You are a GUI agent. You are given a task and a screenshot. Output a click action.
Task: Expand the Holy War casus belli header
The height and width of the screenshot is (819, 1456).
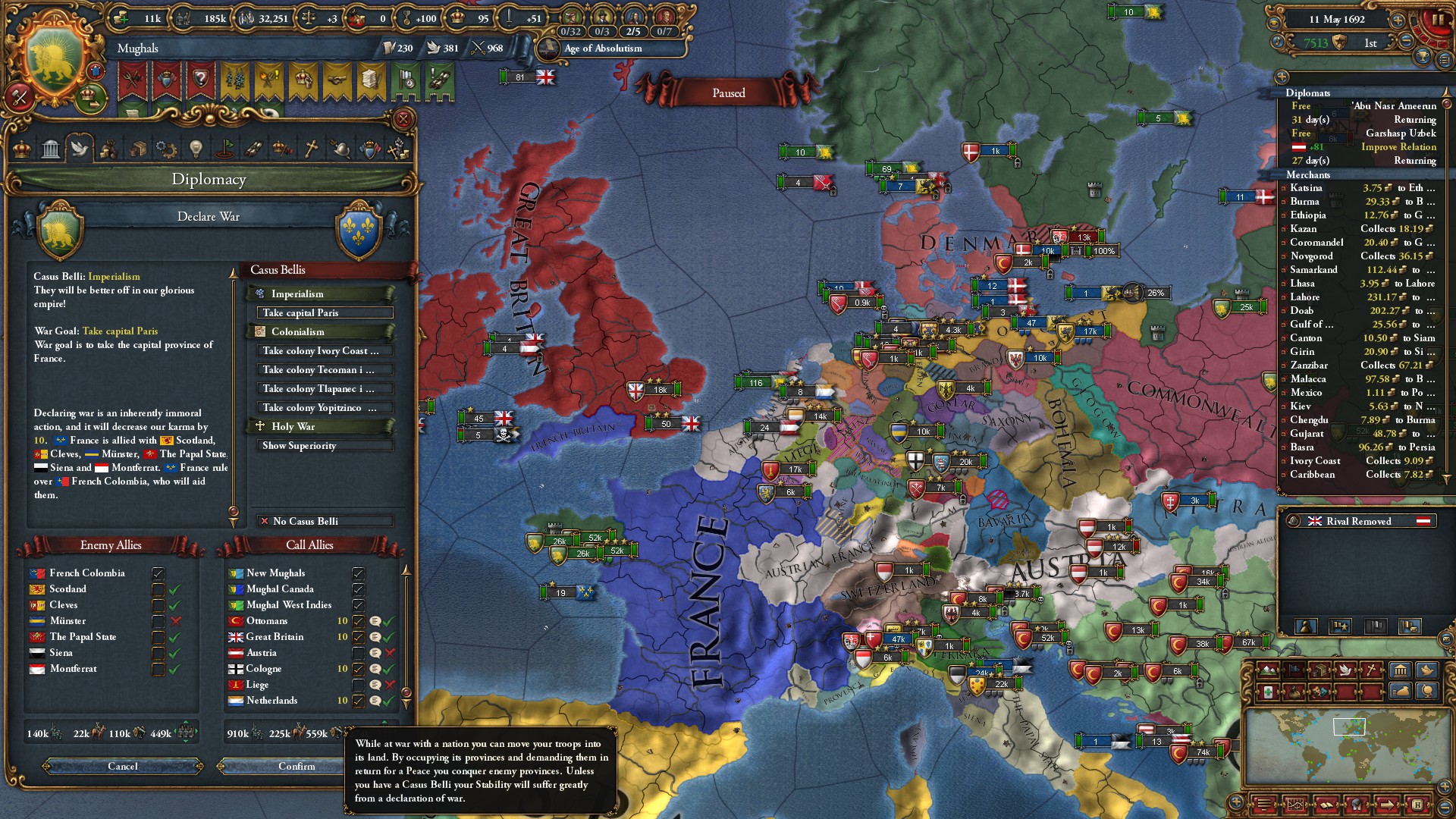pos(322,426)
